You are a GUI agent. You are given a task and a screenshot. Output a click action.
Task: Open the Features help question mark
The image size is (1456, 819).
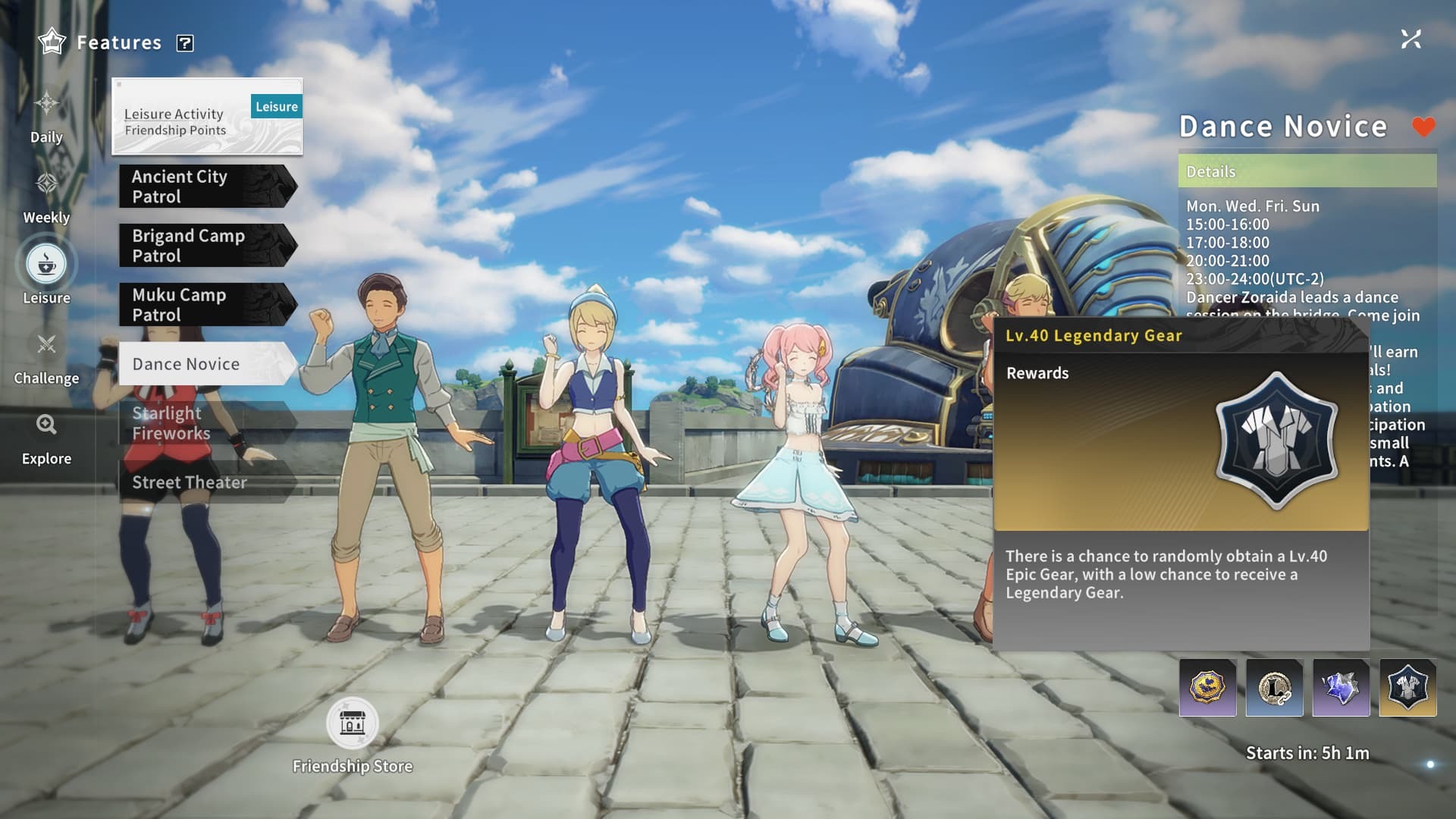(x=185, y=43)
